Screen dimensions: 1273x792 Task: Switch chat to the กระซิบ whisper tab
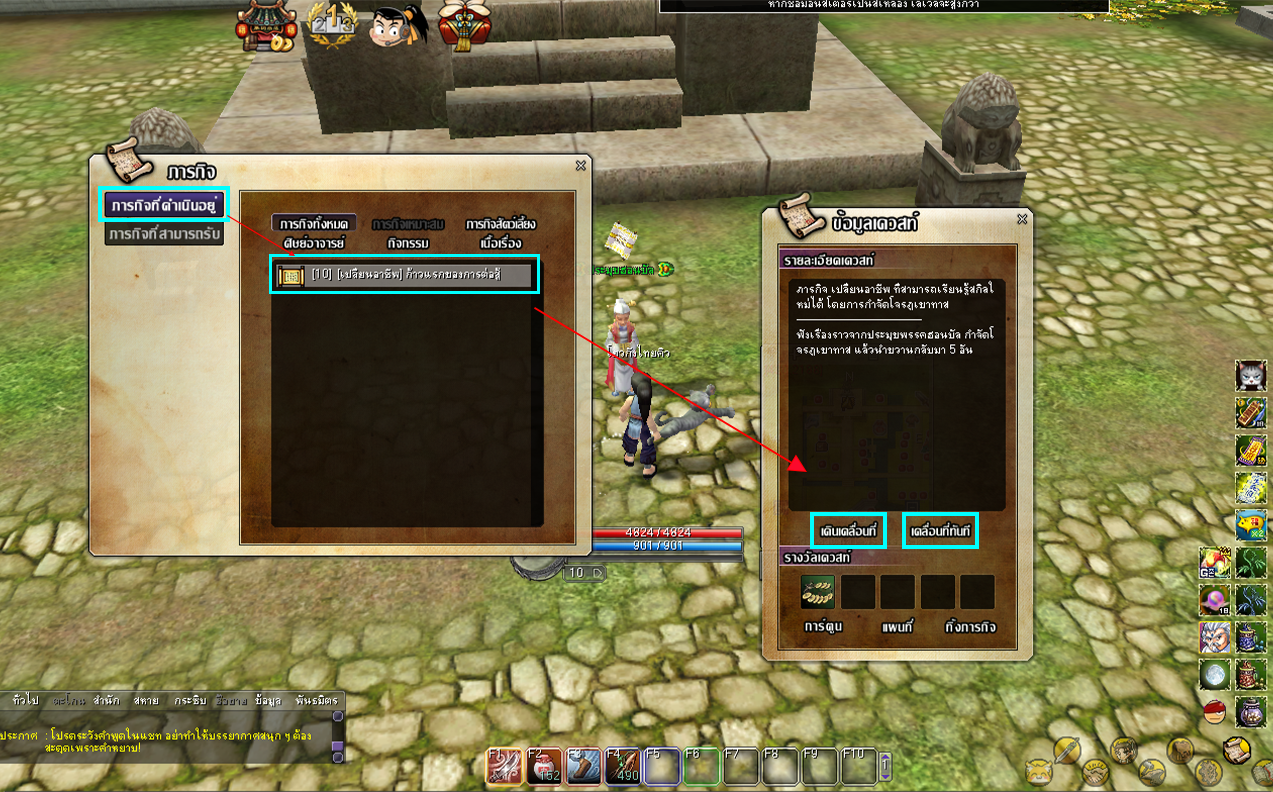[x=189, y=700]
